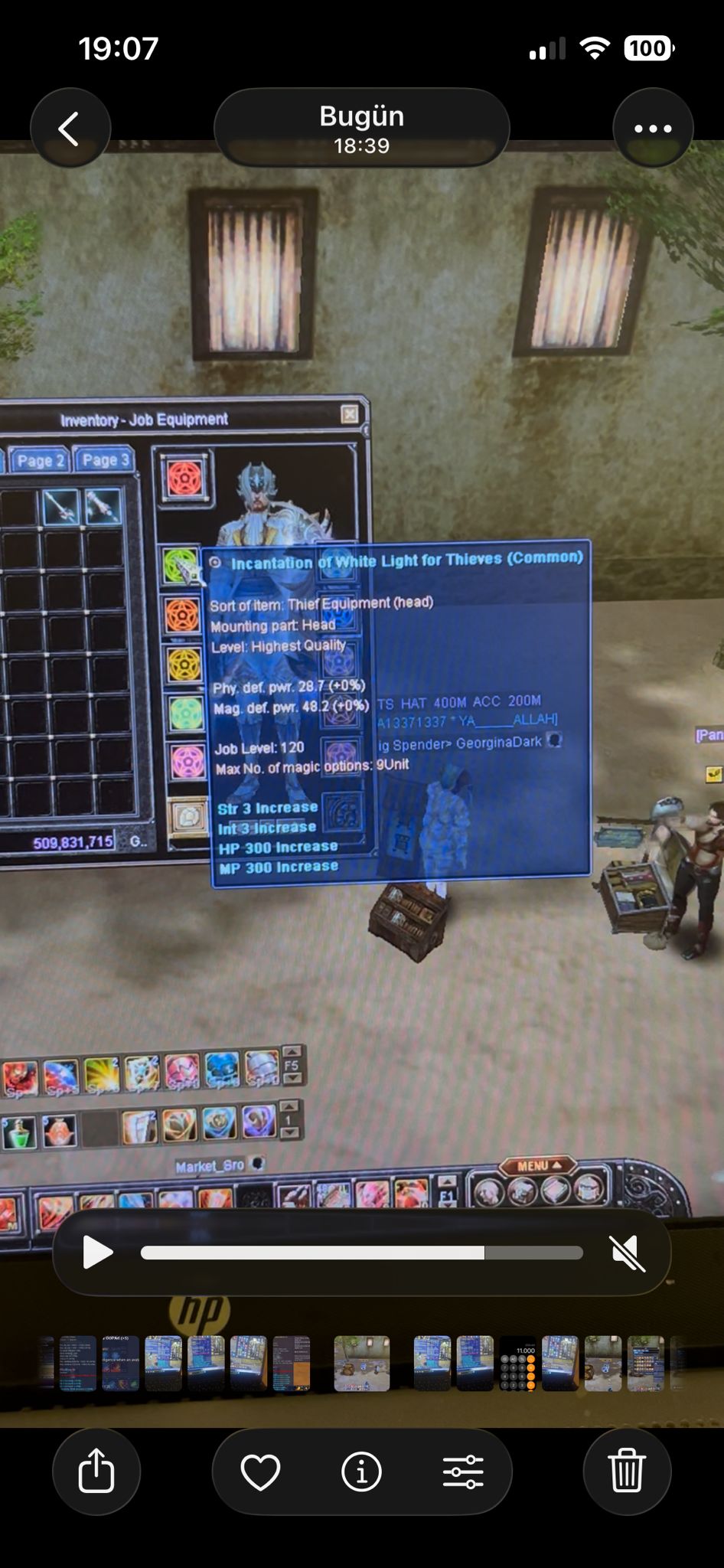Favorite the video with the heart button
Image resolution: width=724 pixels, height=1568 pixels.
(x=260, y=1472)
